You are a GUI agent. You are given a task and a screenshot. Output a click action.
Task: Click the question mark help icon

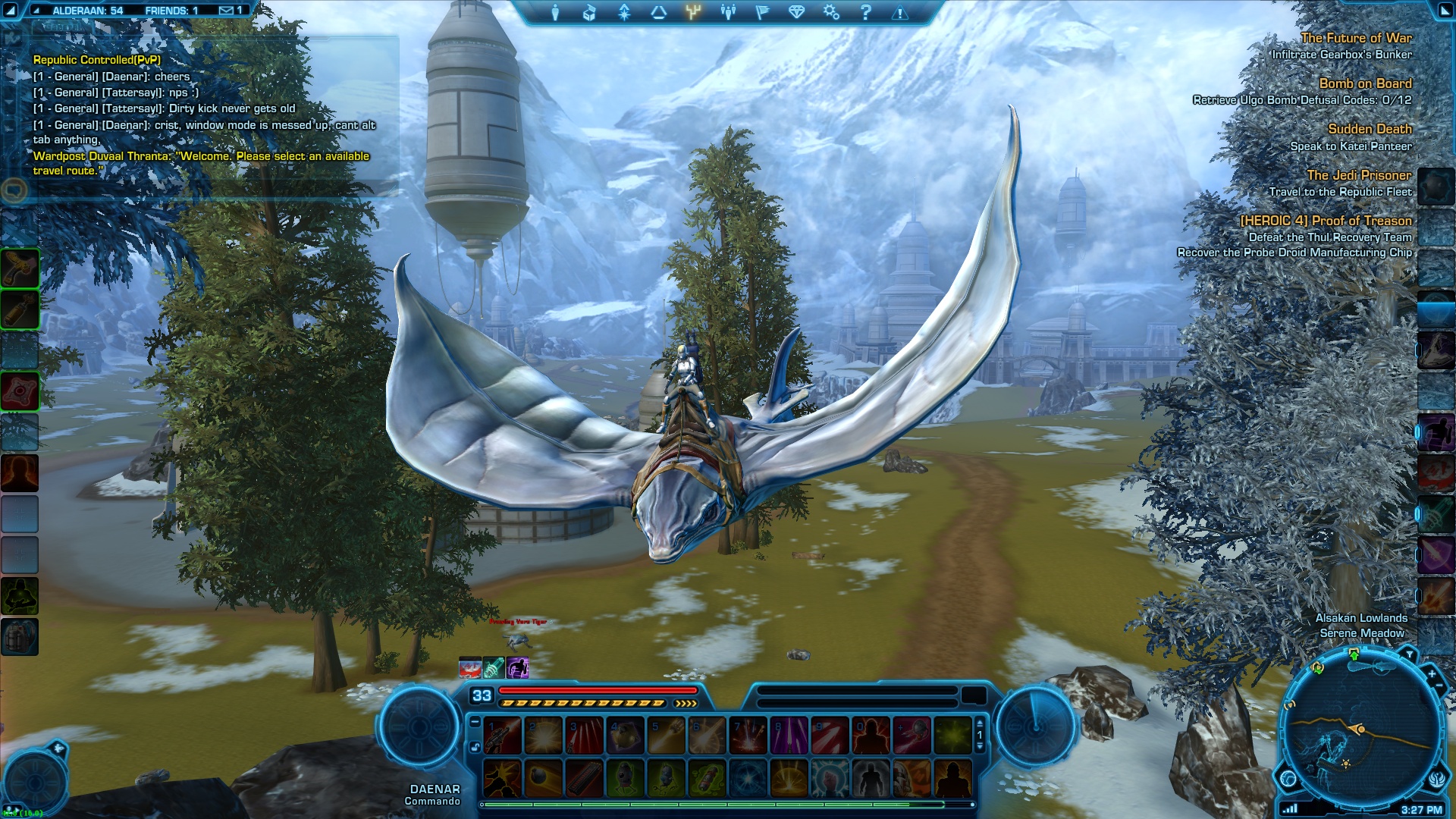point(865,12)
